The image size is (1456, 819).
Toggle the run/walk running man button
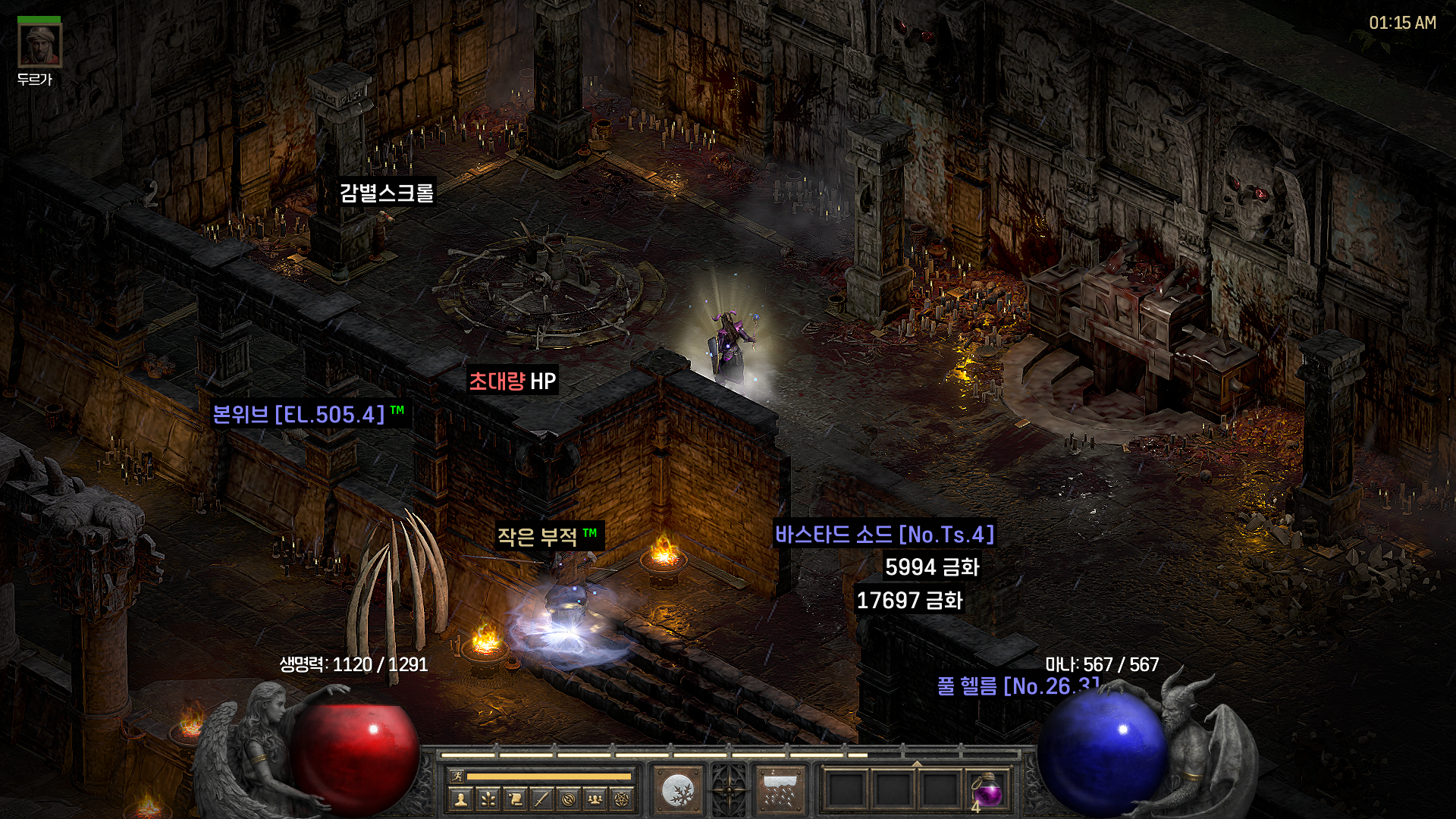(x=457, y=776)
